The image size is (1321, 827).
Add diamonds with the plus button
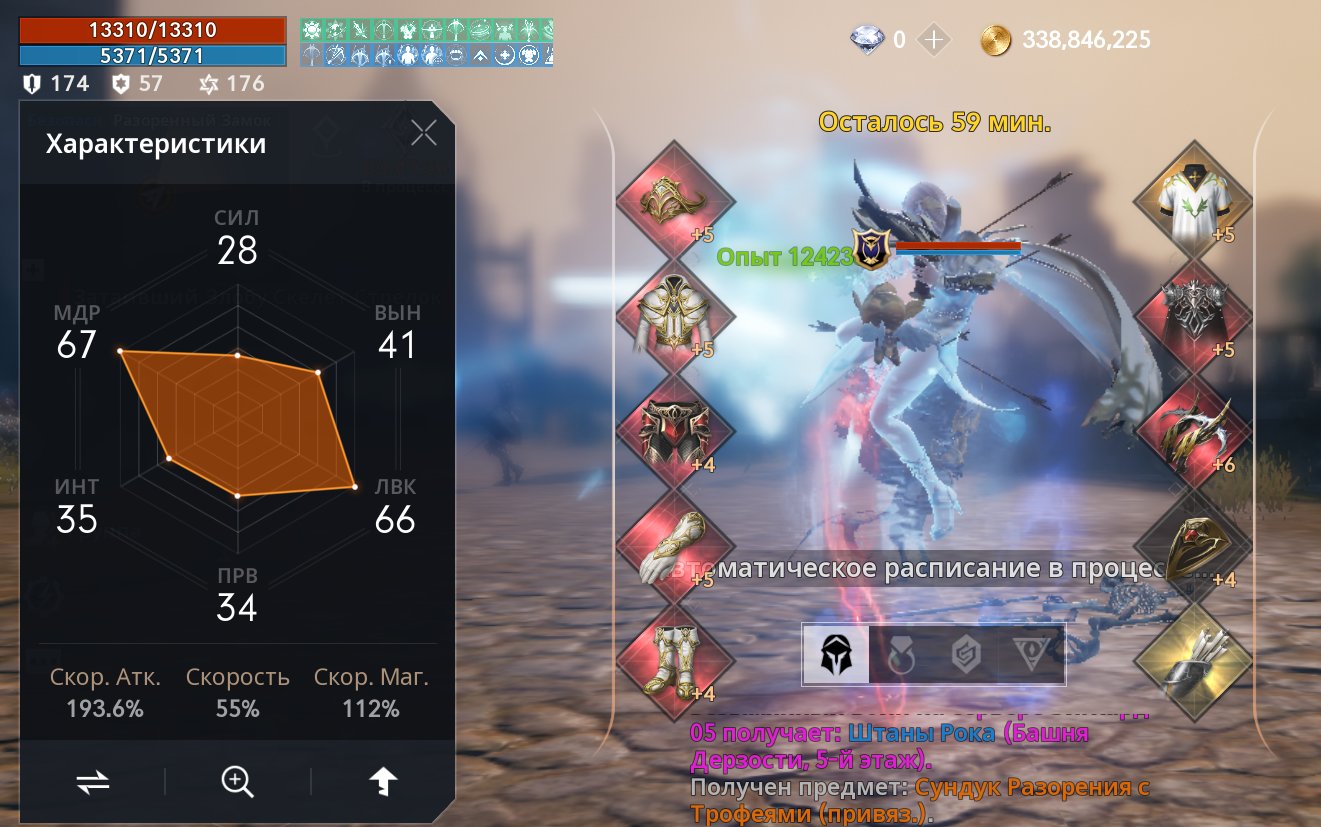pos(934,40)
